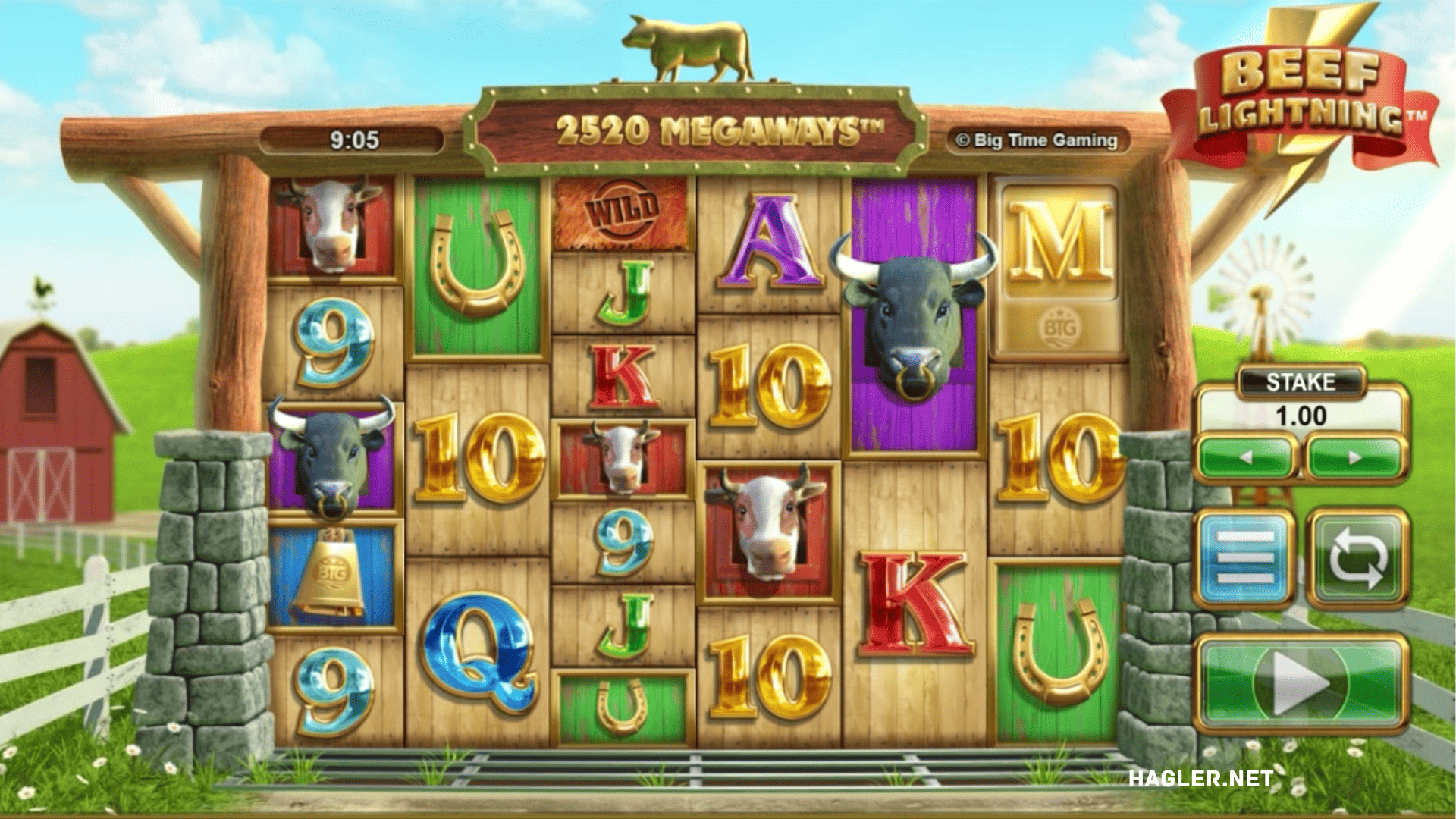
Task: Click the Big Time Gaming copyright text
Action: [x=1039, y=139]
